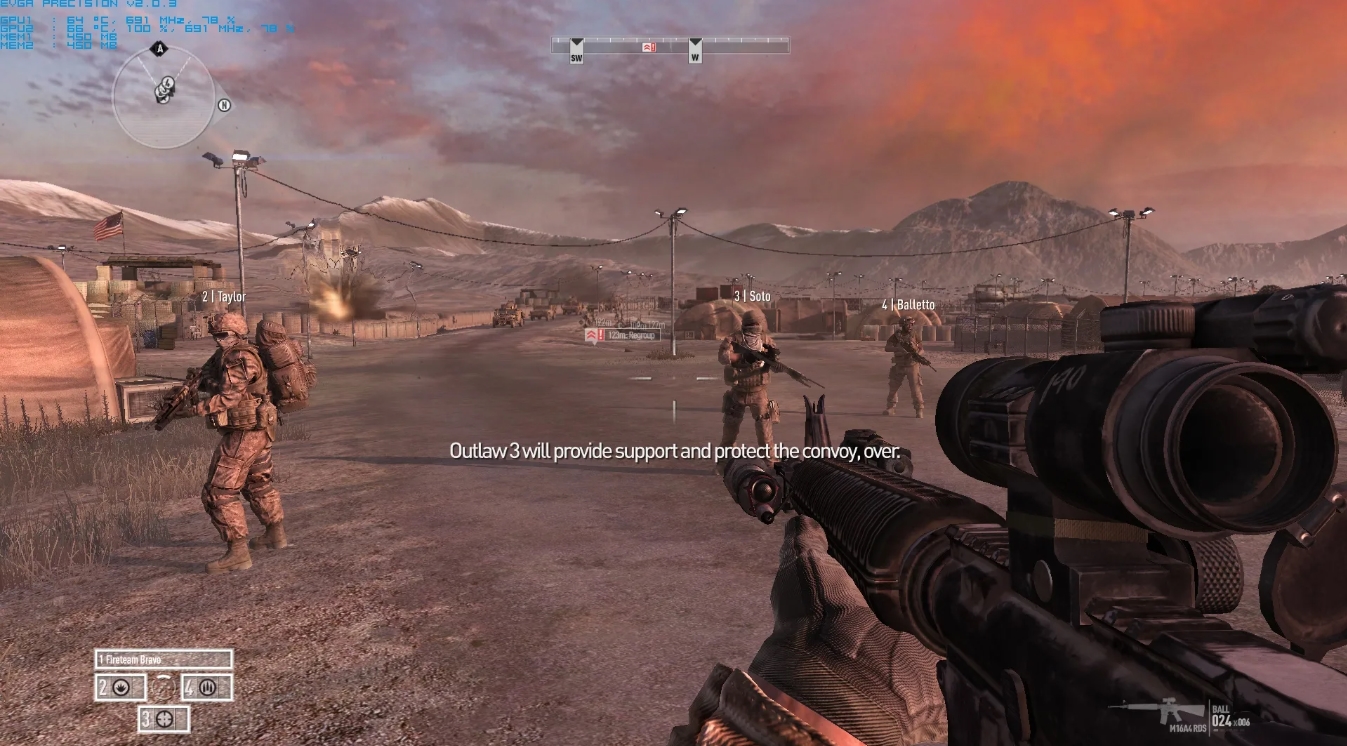
Task: Click the red objective marker on compass bar
Action: pyautogui.click(x=649, y=47)
